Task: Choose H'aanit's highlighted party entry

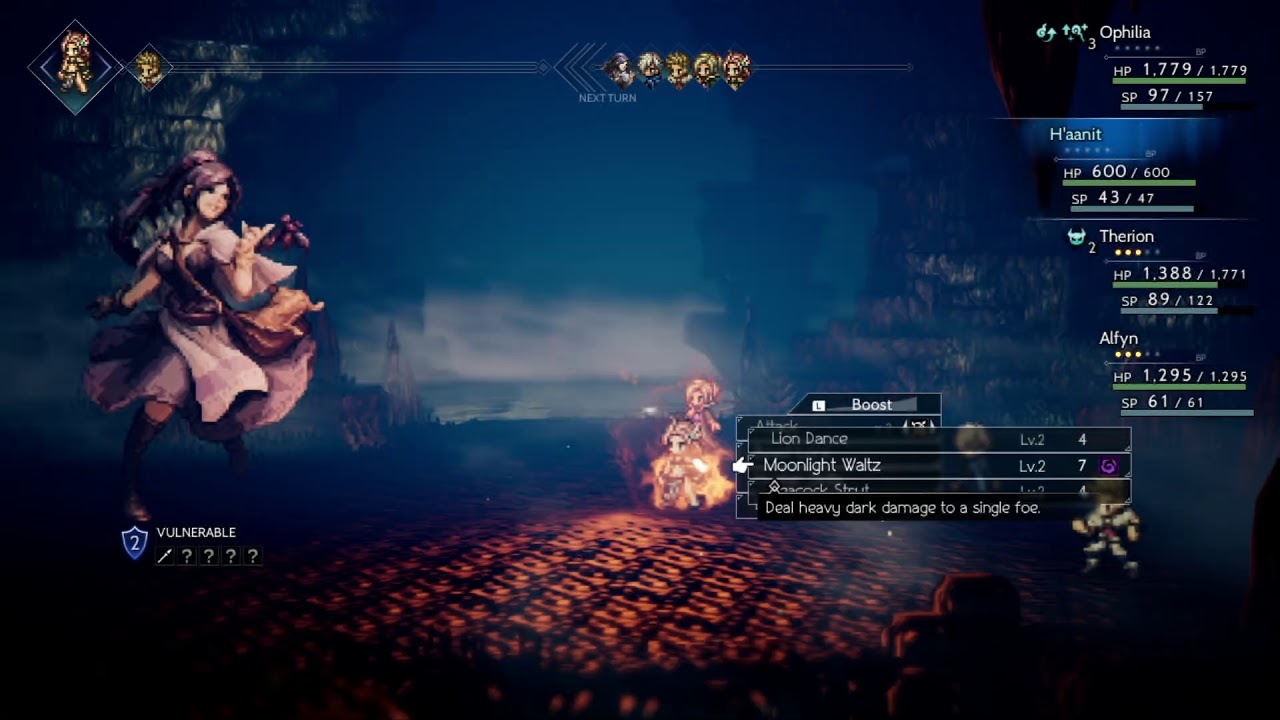Action: (x=1076, y=135)
